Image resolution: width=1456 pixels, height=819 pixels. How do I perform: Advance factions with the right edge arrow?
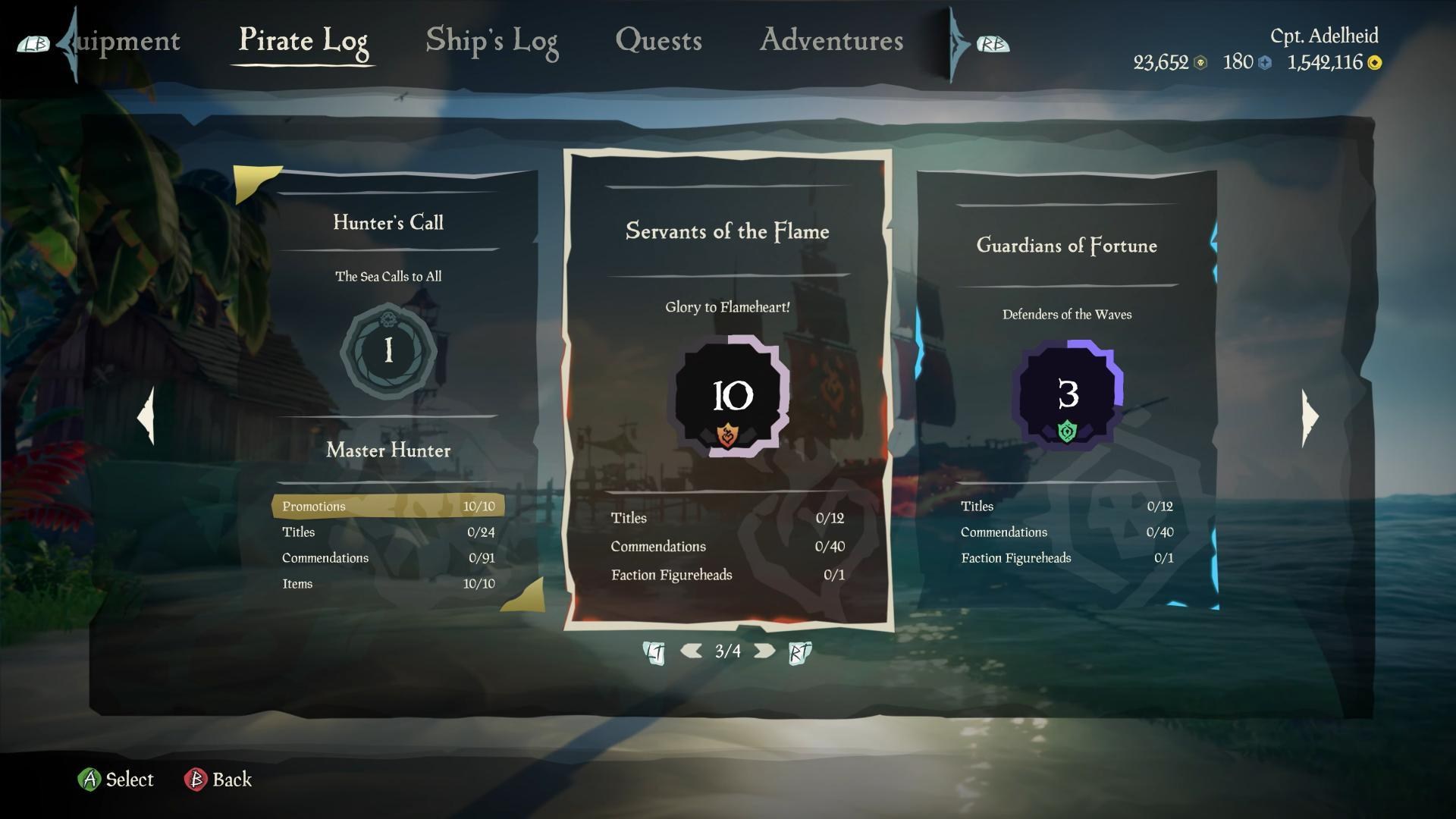(1310, 417)
